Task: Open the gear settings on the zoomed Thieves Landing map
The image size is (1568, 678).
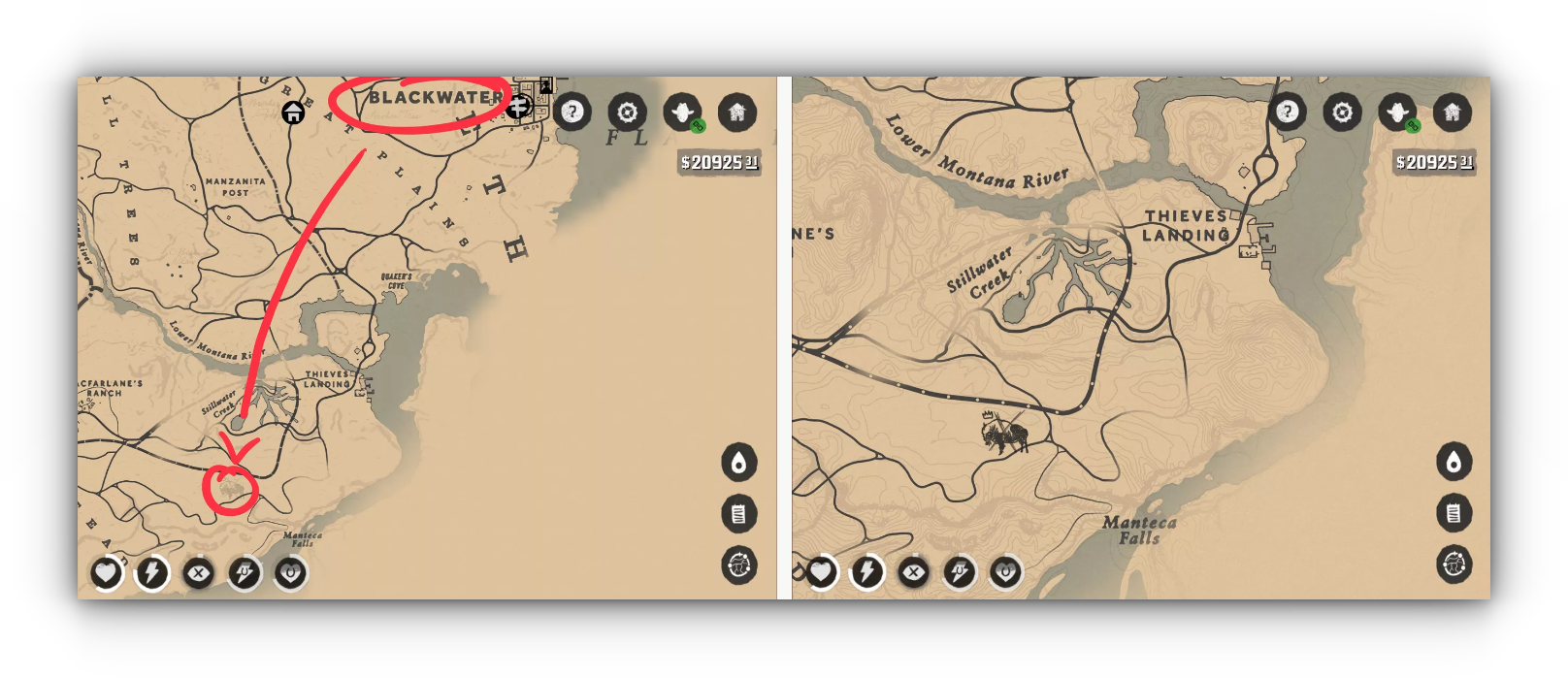Action: pos(1343,113)
